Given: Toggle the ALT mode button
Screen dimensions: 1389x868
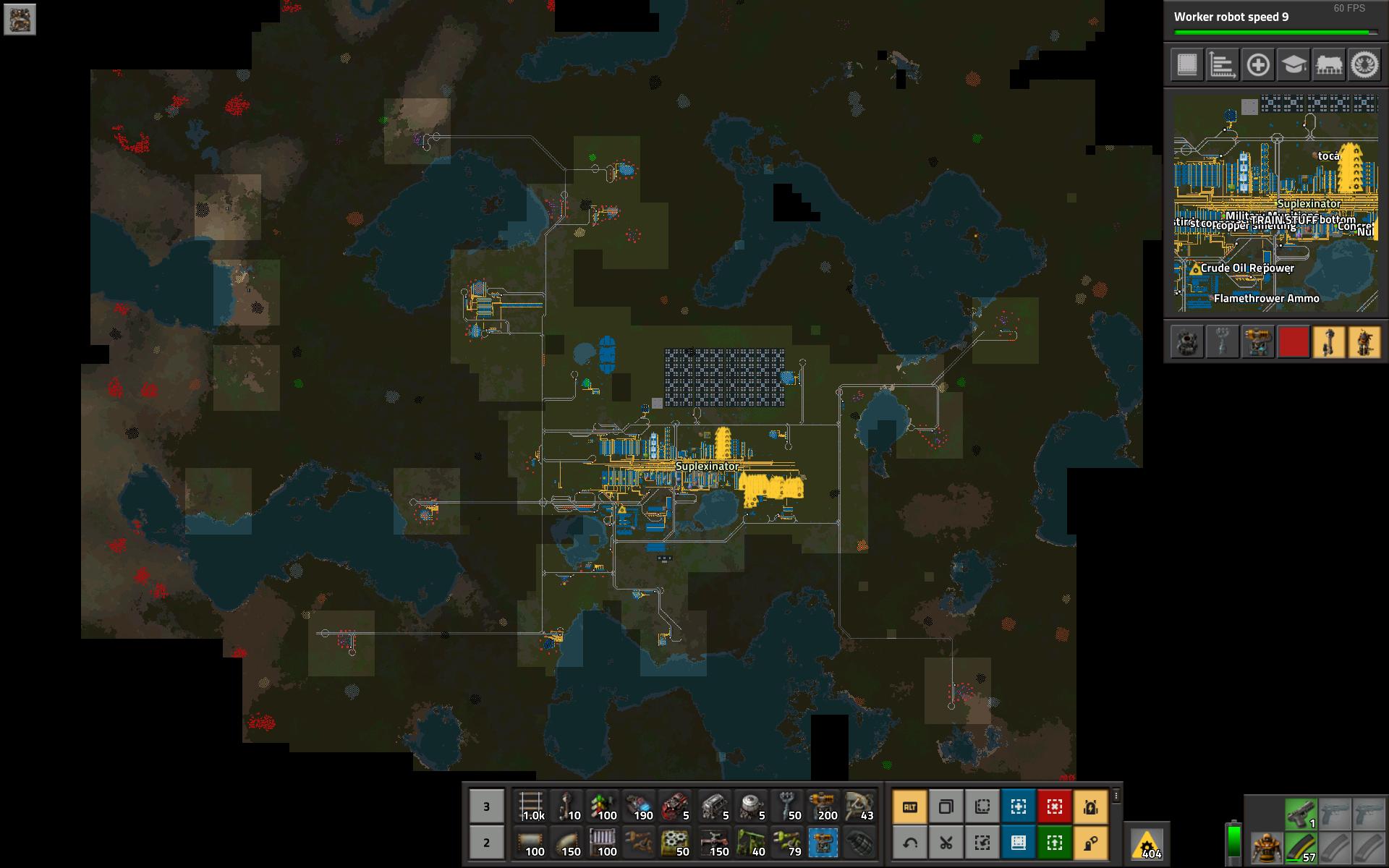Looking at the screenshot, I should coord(910,807).
